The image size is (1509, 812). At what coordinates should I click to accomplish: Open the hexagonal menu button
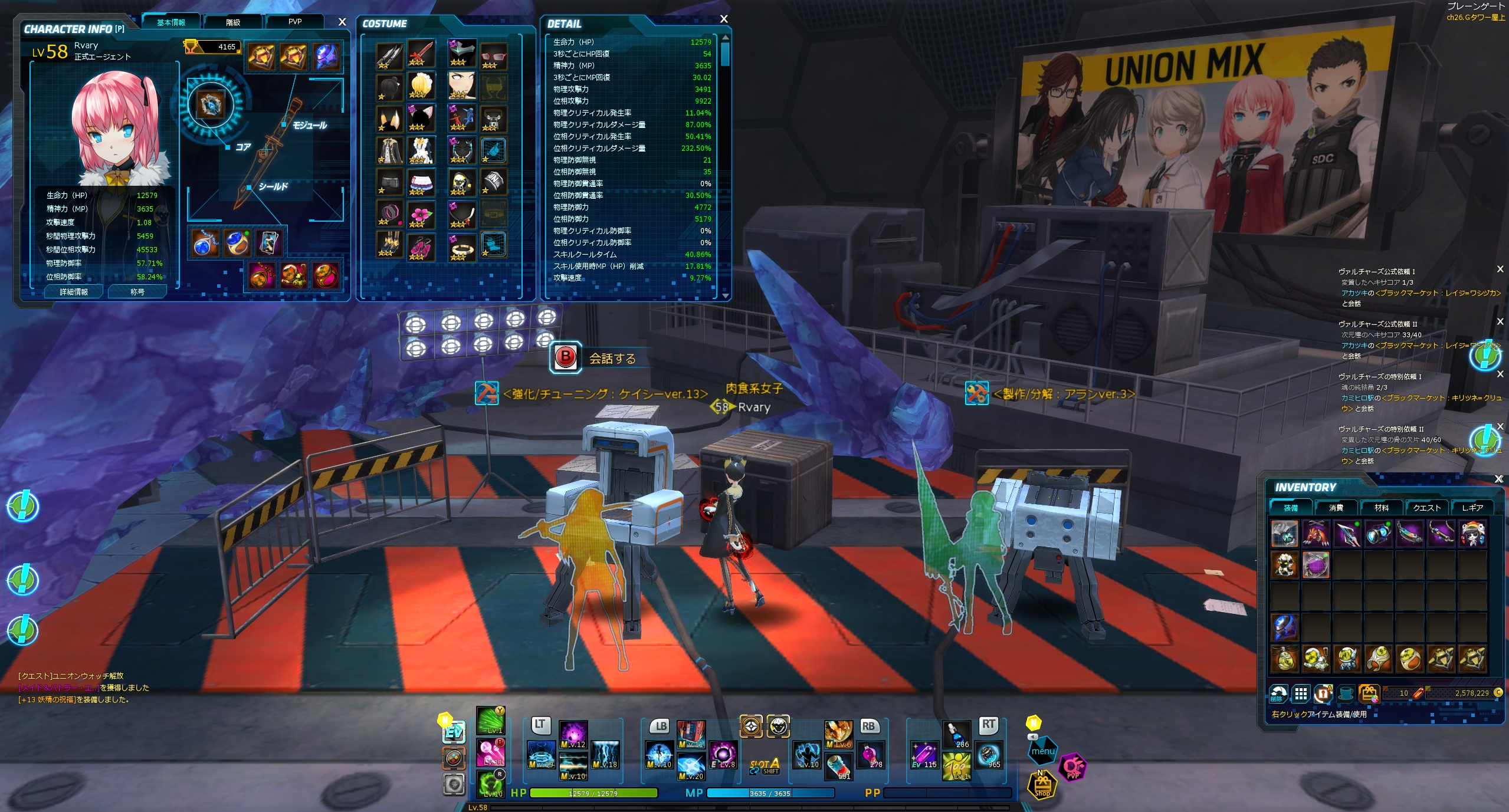point(1043,751)
